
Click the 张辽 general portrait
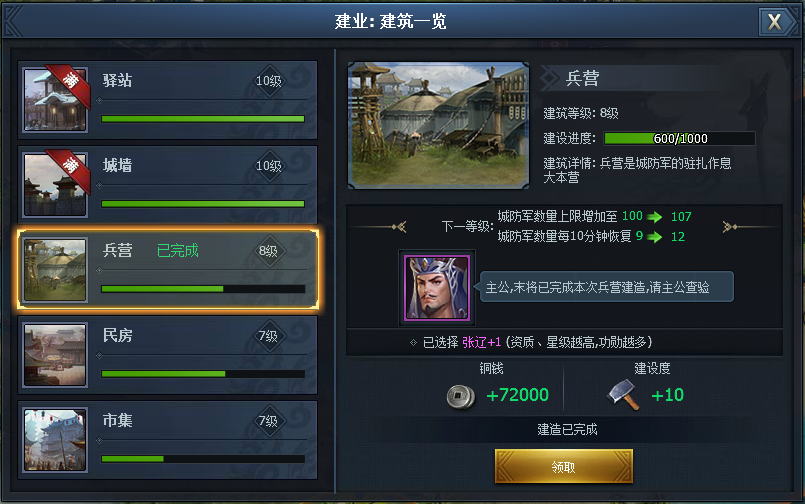[x=436, y=288]
